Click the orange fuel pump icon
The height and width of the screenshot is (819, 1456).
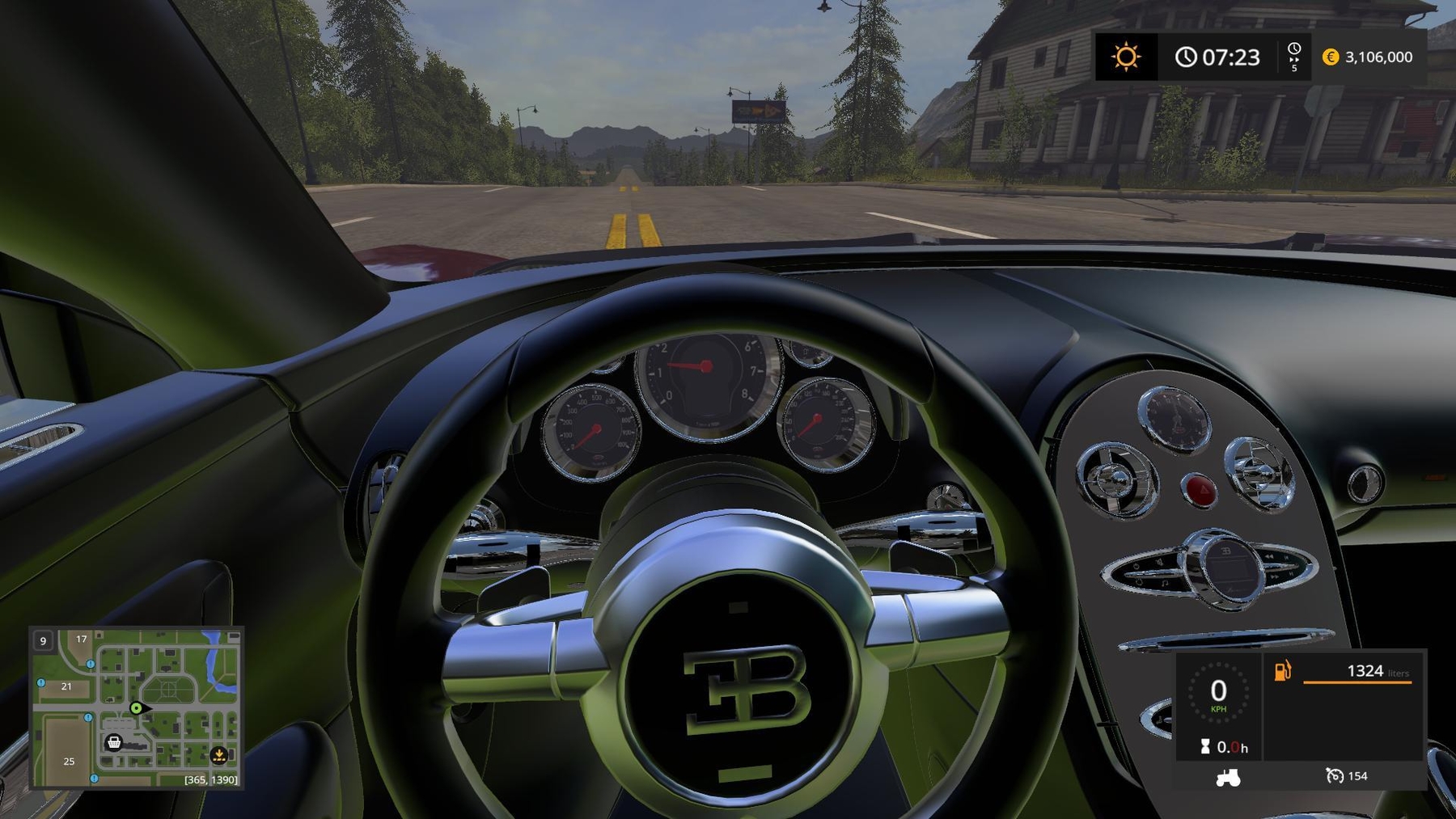(1283, 671)
